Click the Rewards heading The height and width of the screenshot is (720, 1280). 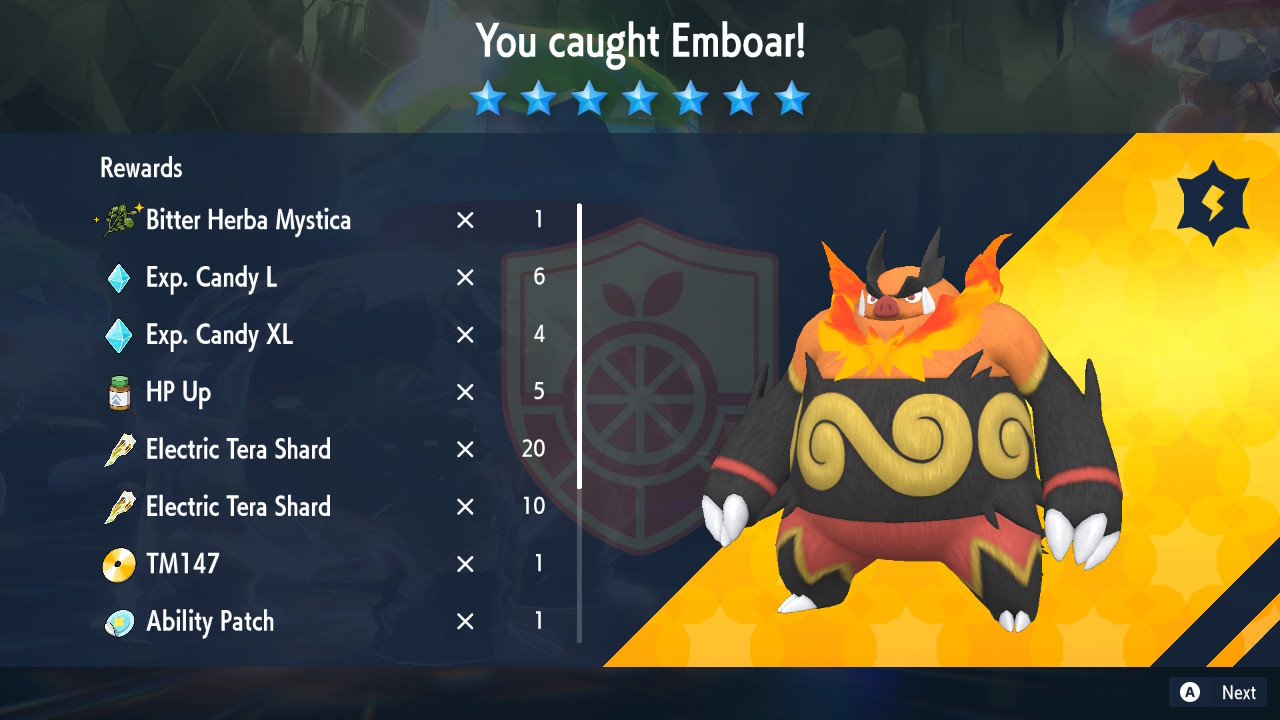coord(140,168)
